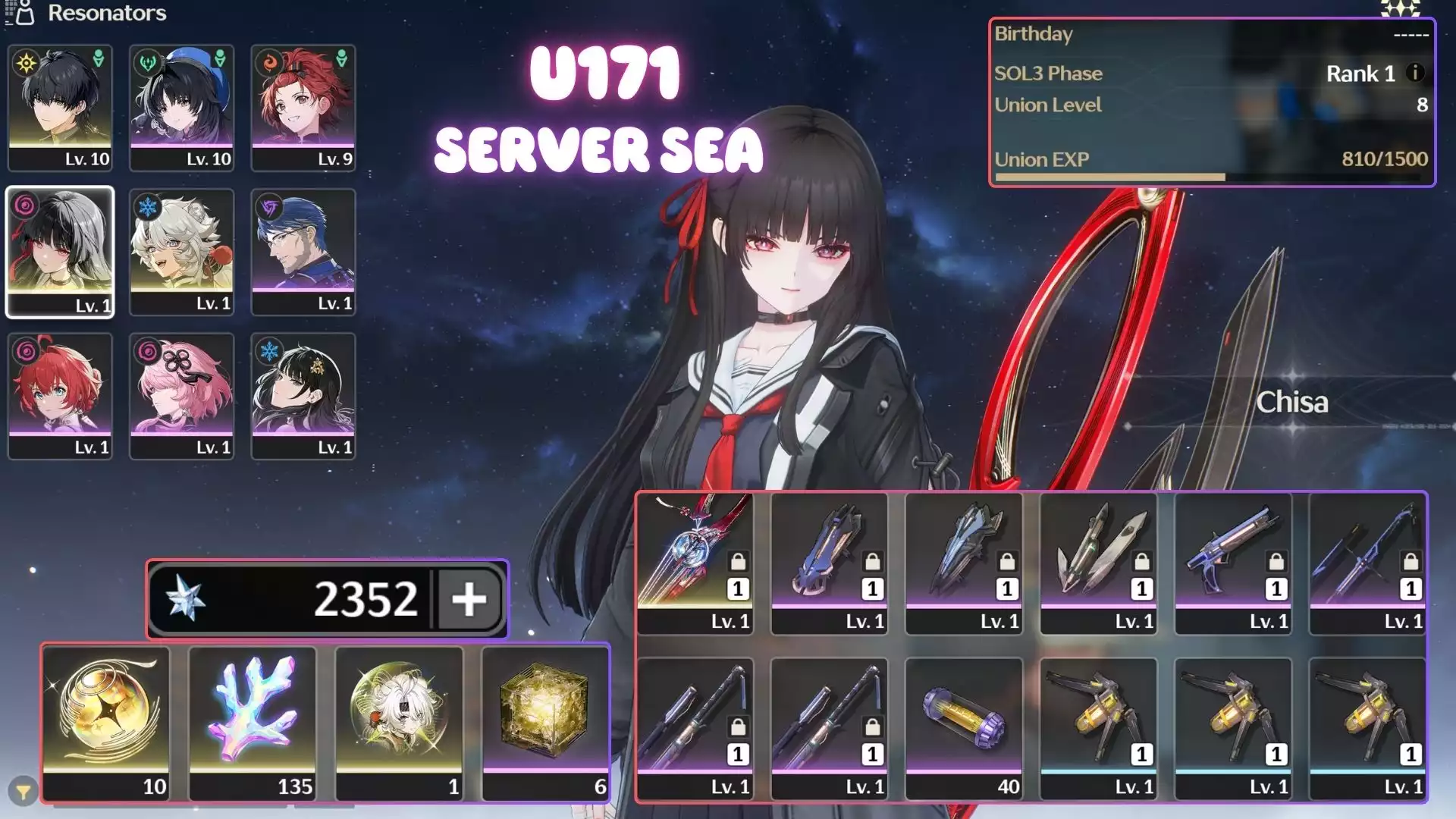Choose the pink-haired resonator portrait
1456x819 pixels.
[x=182, y=396]
